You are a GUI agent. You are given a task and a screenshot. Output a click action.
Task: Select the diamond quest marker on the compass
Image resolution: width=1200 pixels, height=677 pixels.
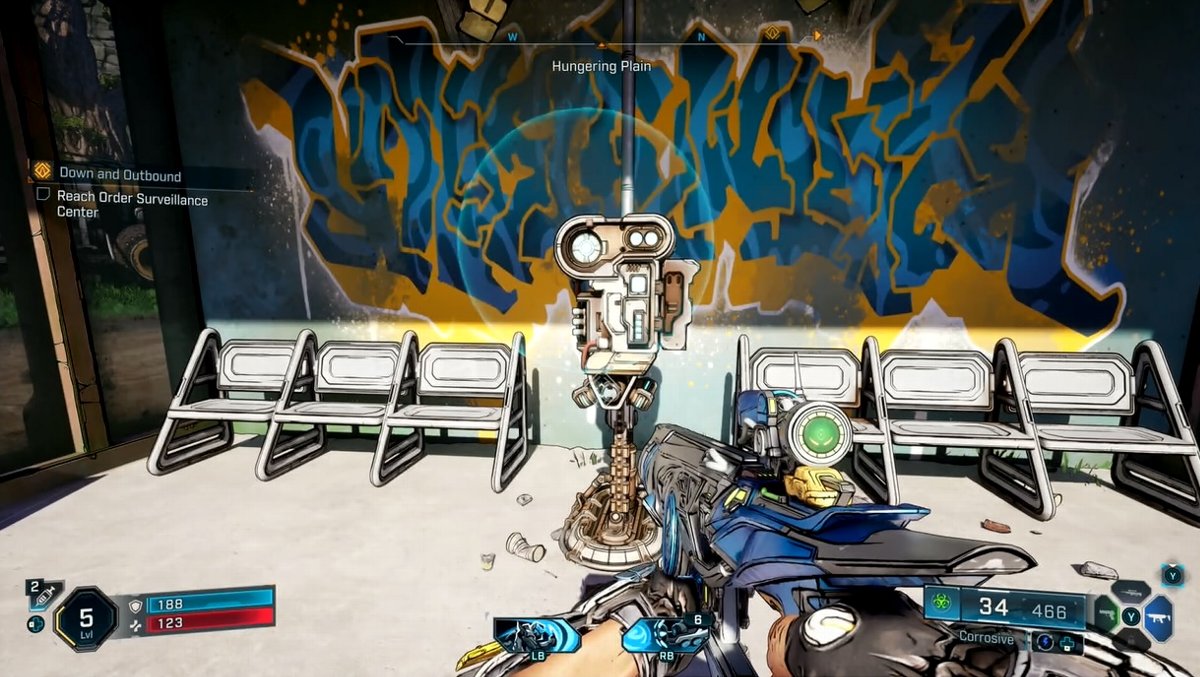[772, 35]
